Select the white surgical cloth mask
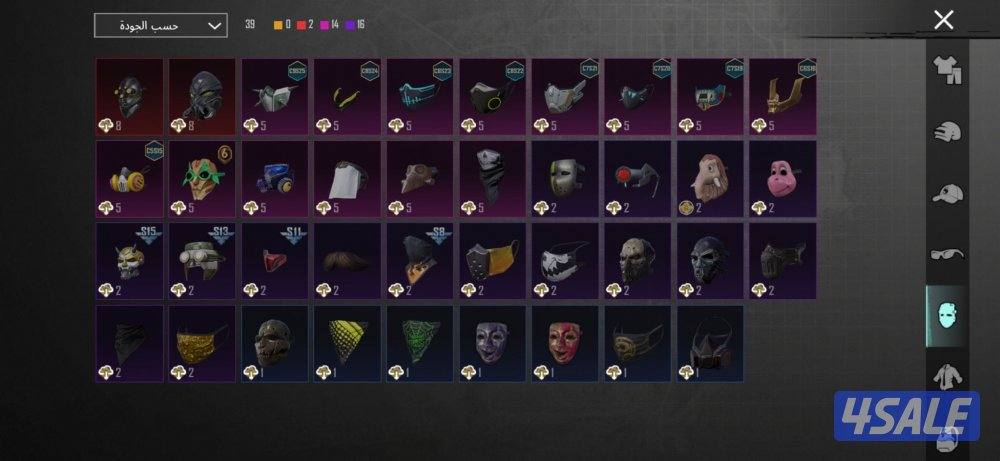 click(347, 178)
